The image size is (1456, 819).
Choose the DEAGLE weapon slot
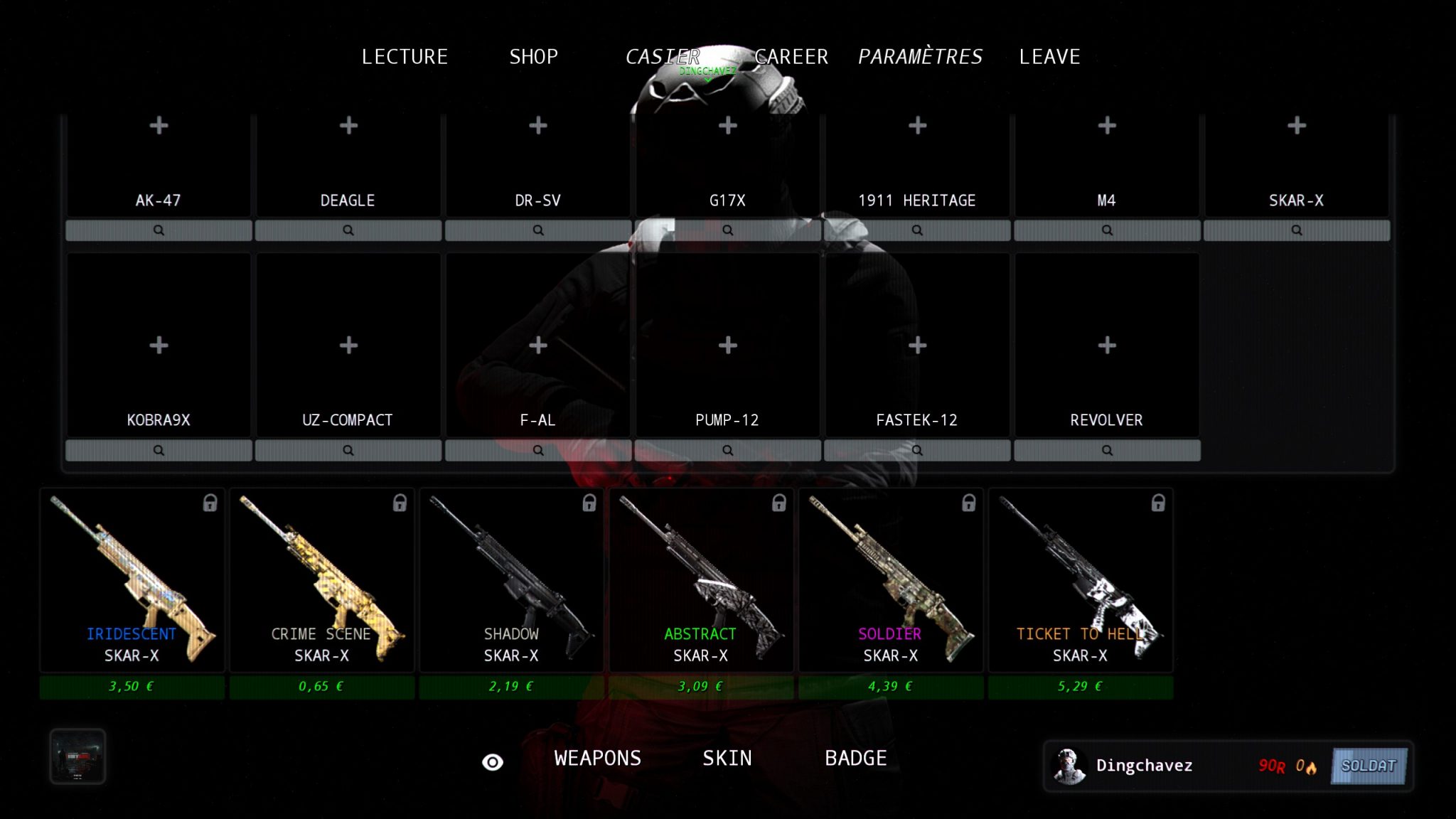pyautogui.click(x=348, y=165)
